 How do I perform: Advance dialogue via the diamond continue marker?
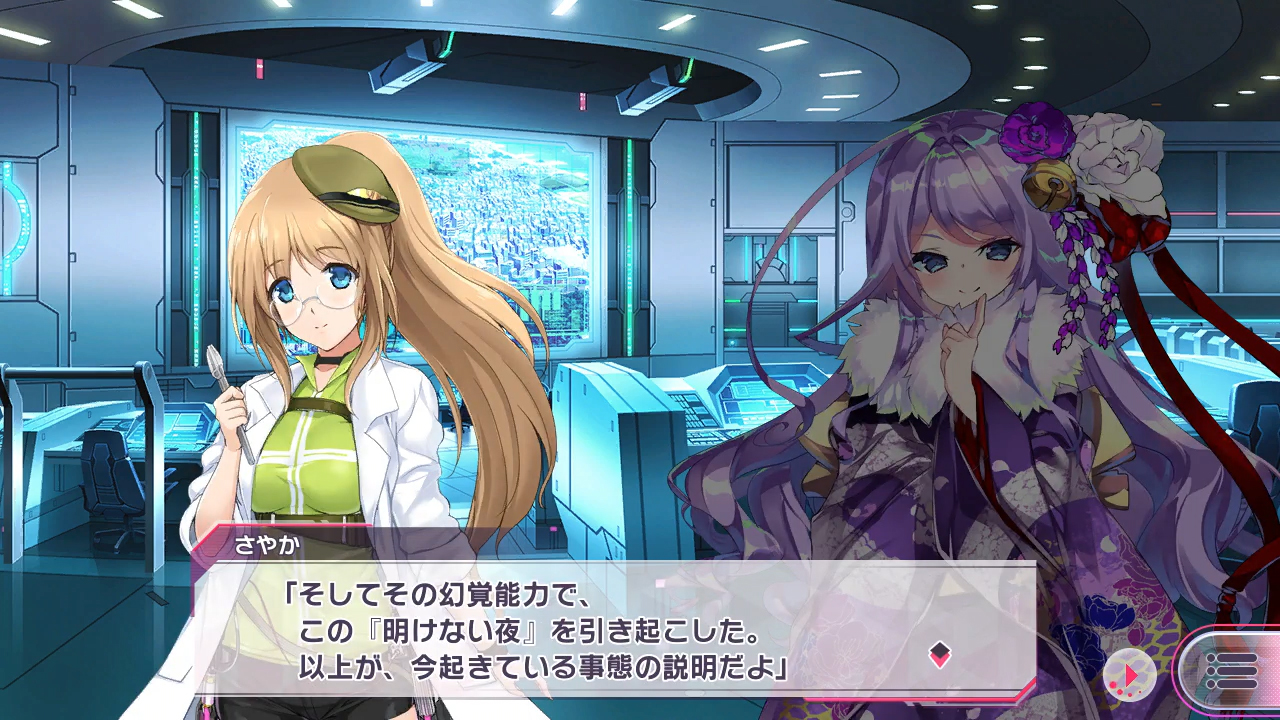939,655
